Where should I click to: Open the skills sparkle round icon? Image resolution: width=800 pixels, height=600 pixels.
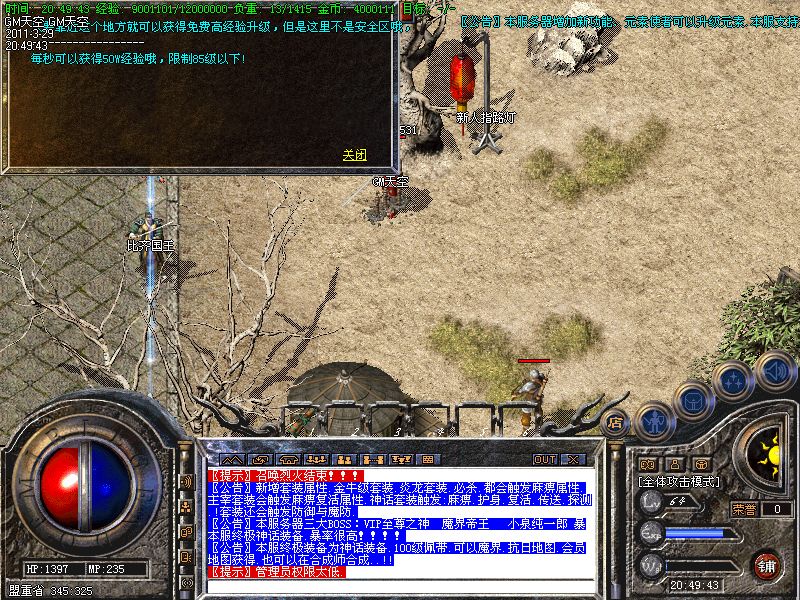click(x=734, y=381)
